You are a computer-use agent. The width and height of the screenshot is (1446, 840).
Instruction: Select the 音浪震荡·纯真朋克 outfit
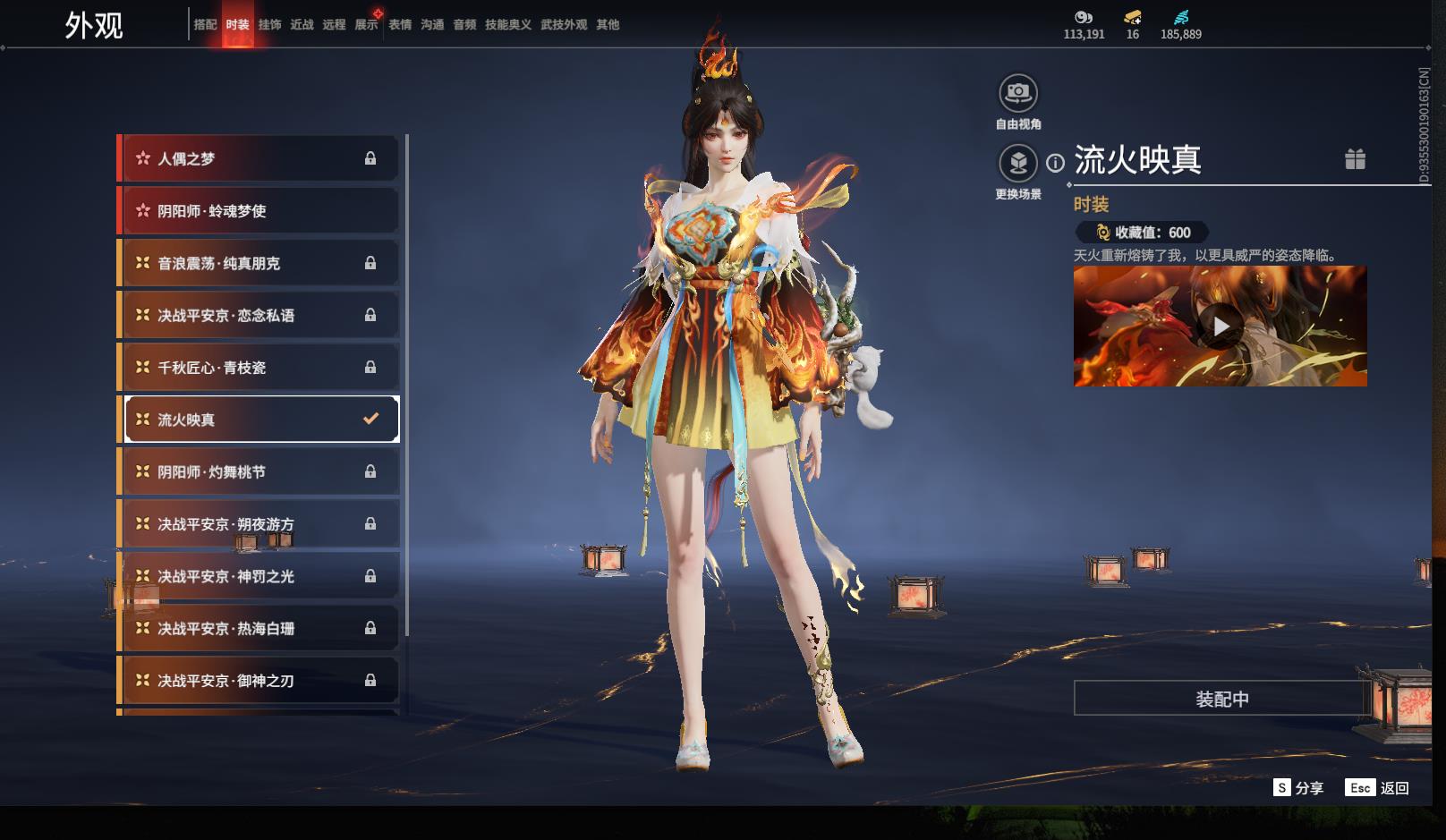coord(259,263)
